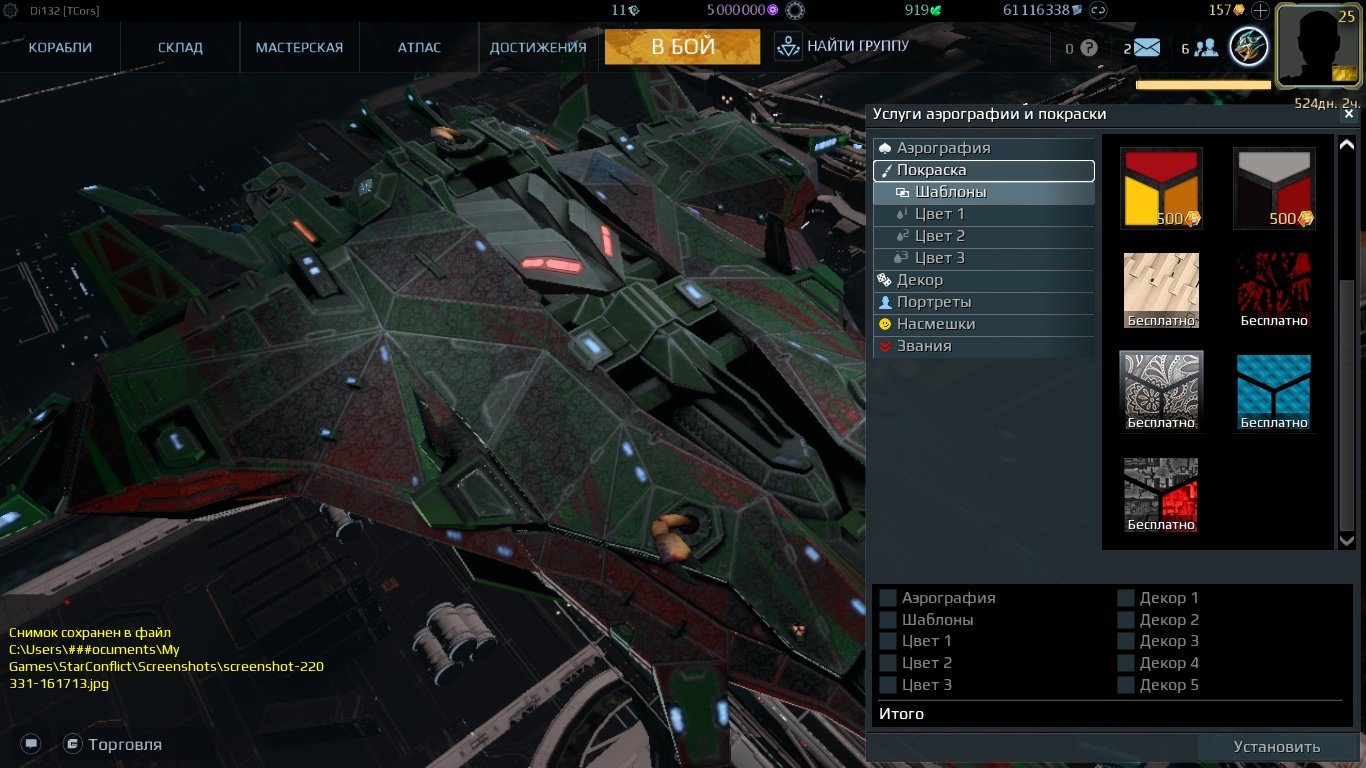Choose the free blue scale pattern template
The width and height of the screenshot is (1366, 768).
[1274, 391]
